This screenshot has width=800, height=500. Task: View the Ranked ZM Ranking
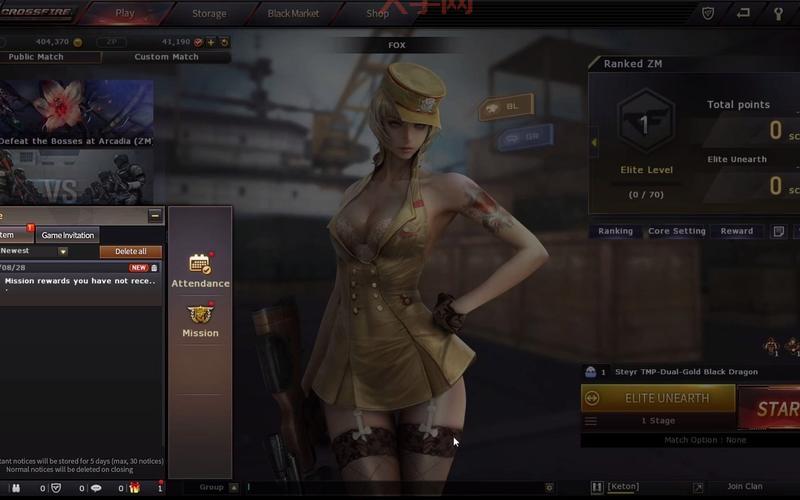click(615, 231)
